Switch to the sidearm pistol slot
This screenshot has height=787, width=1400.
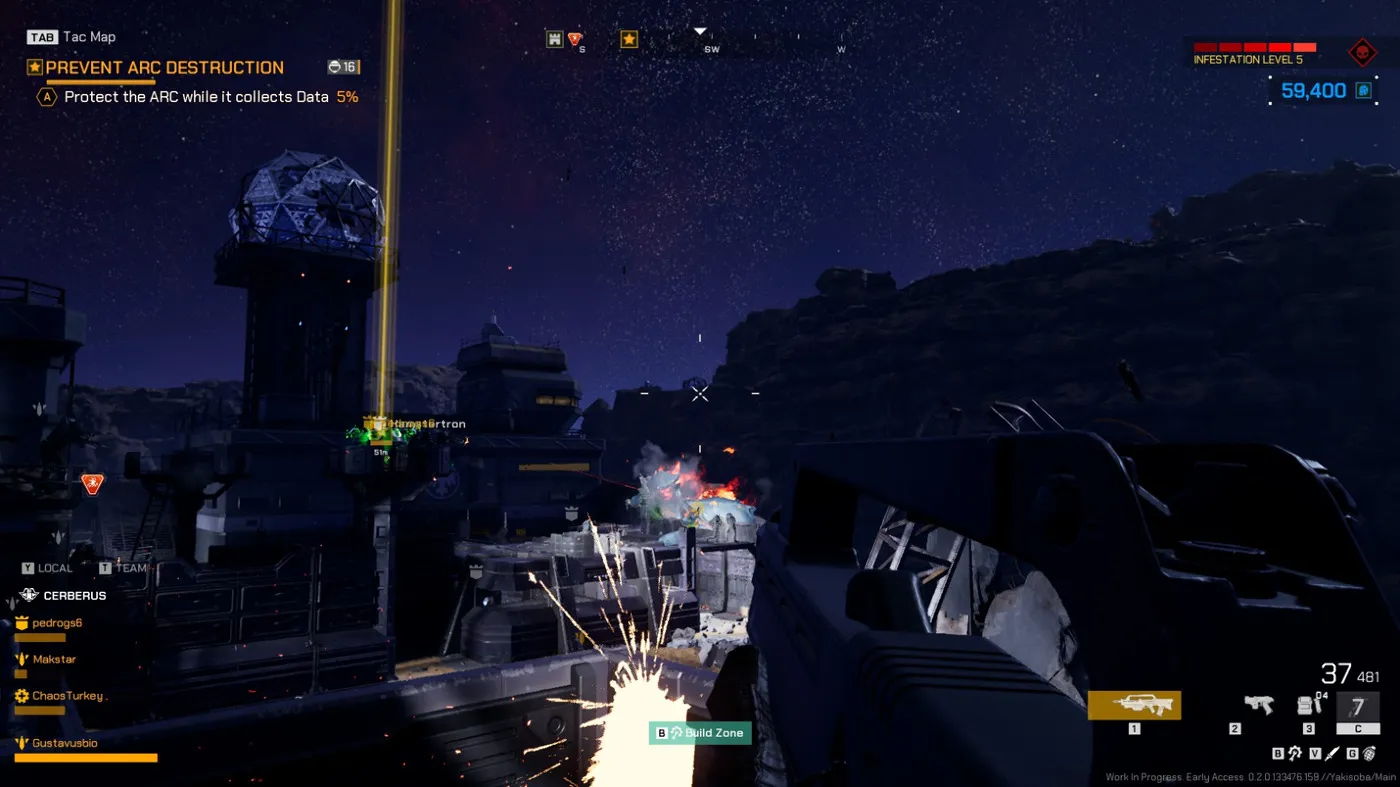click(x=1258, y=705)
